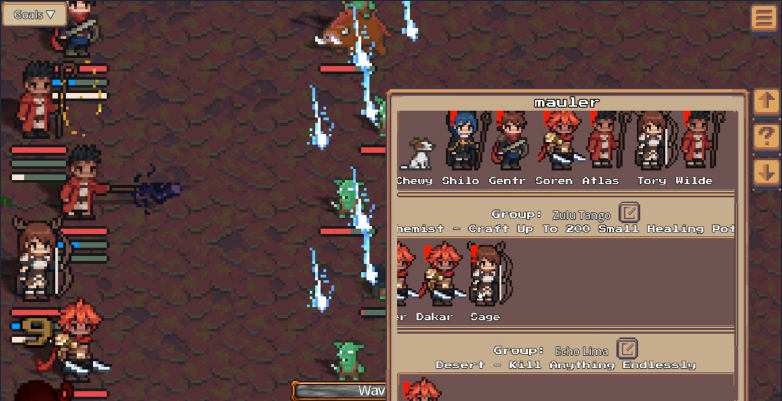Select Dakar in Zulu Tango group

point(437,276)
